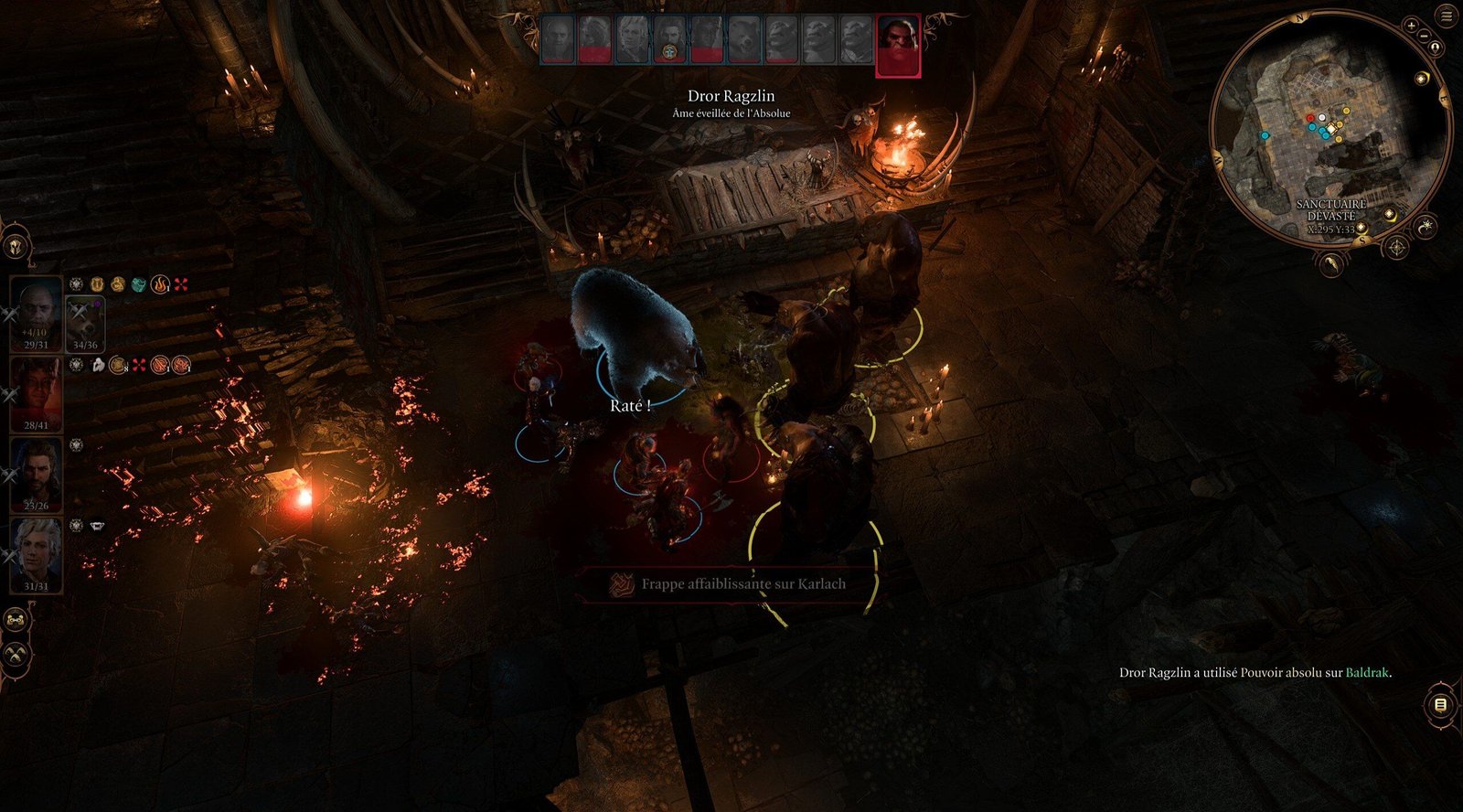Select the bear companion portrait
The image size is (1463, 812).
[85, 321]
